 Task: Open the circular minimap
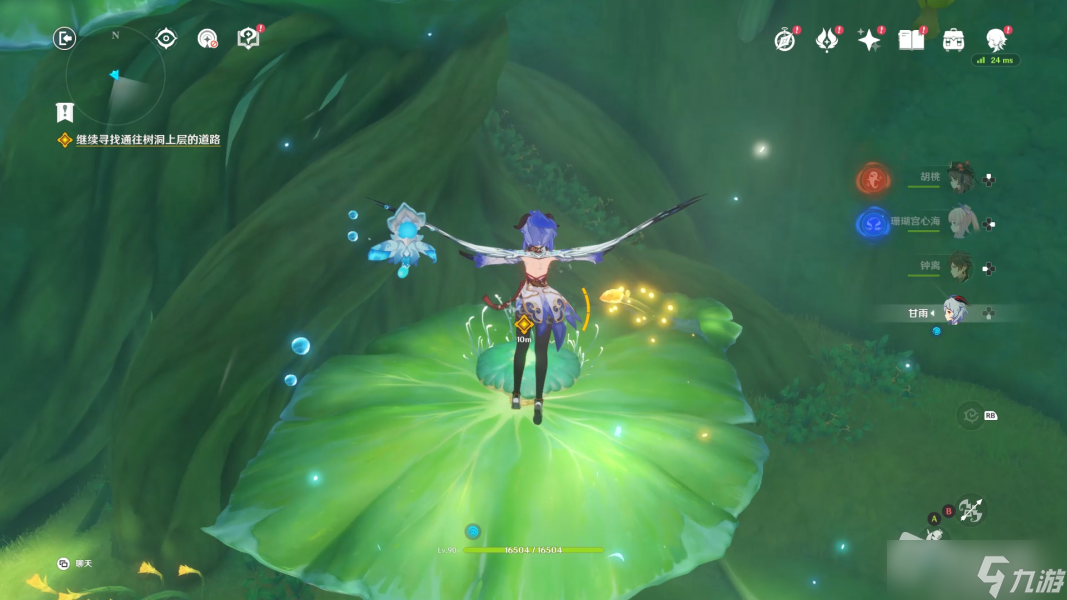(115, 75)
